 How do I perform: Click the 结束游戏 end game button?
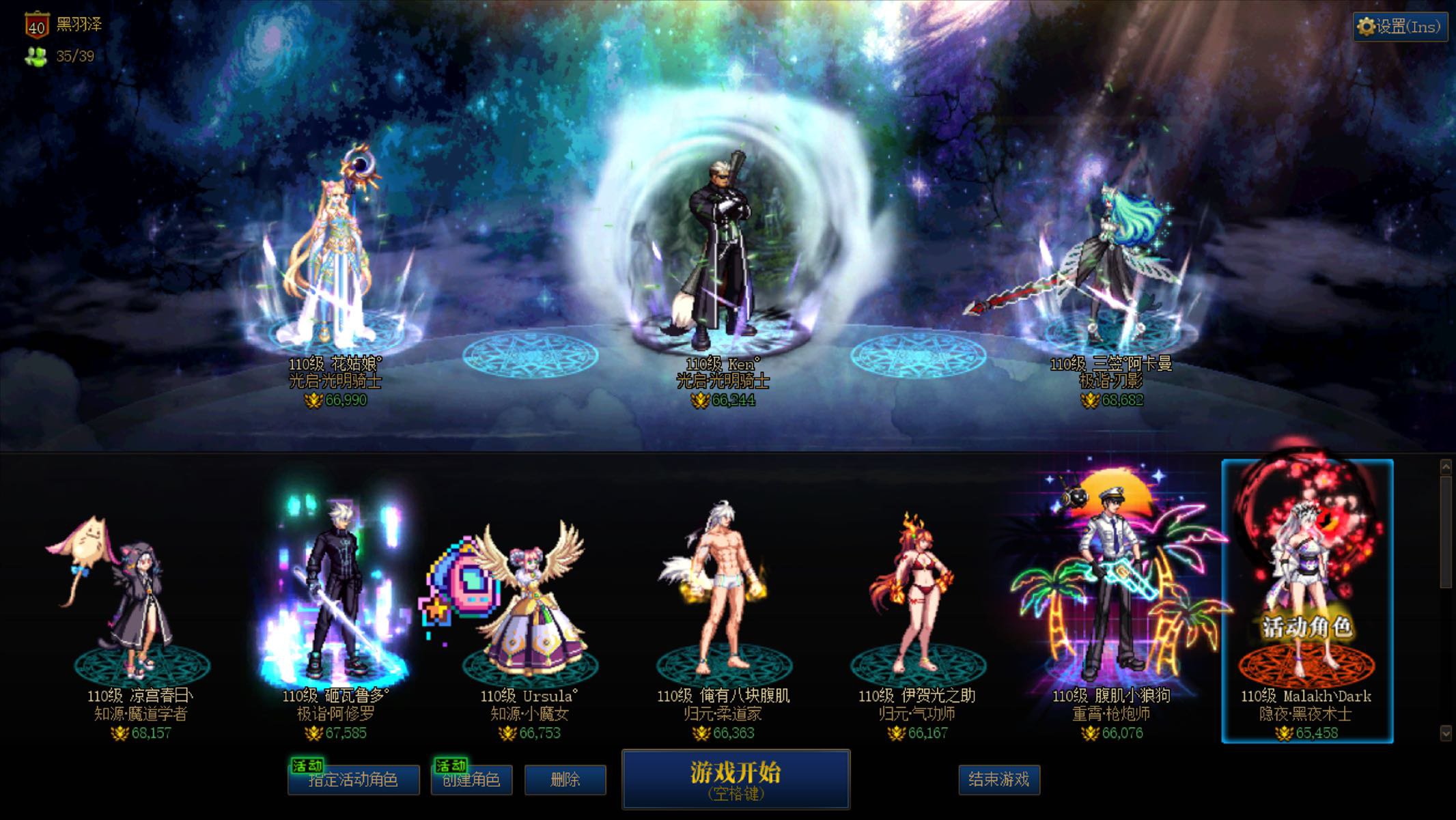click(x=1000, y=779)
